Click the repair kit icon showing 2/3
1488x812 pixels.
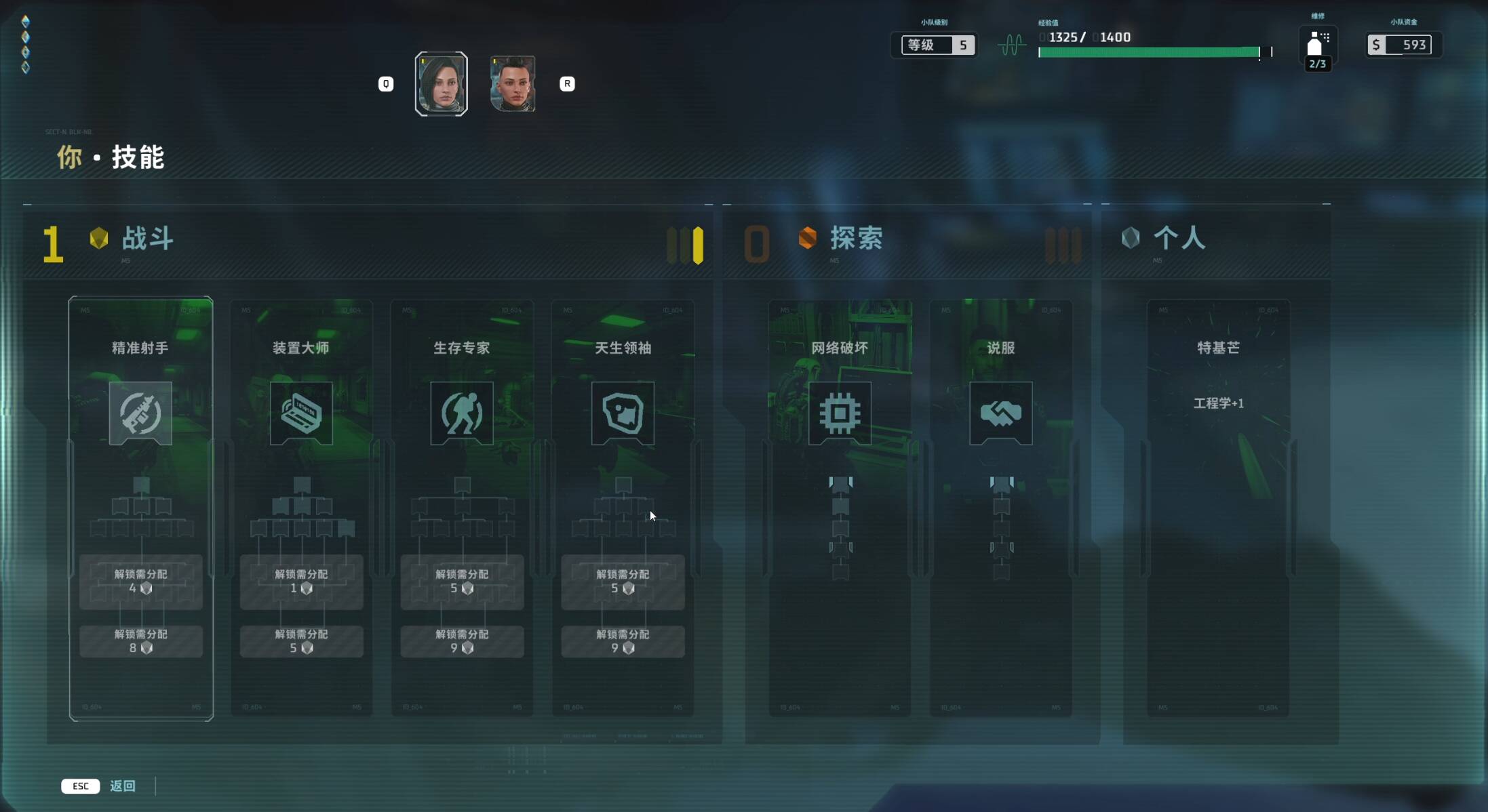point(1316,45)
